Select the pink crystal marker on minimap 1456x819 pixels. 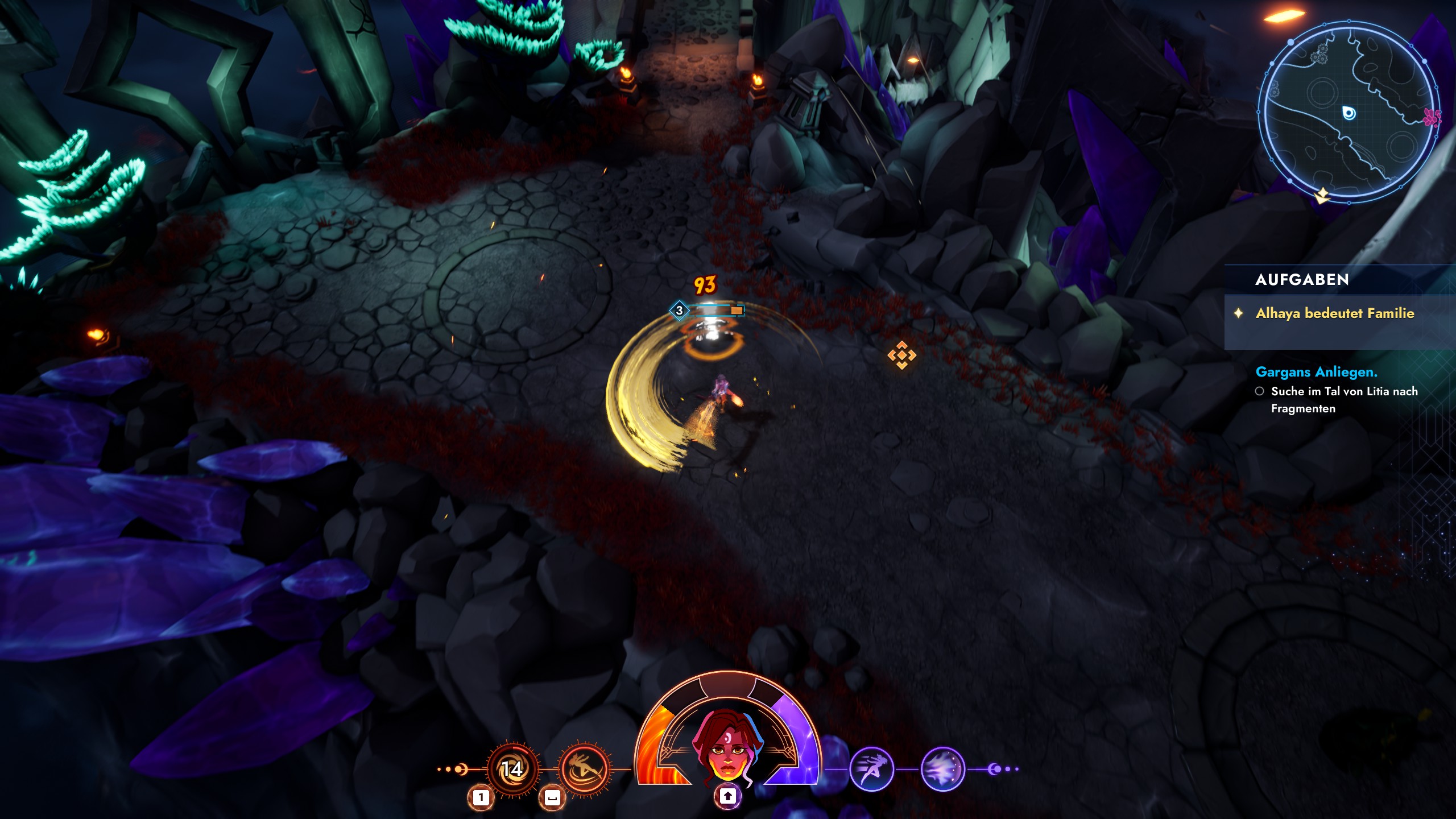pos(1432,117)
